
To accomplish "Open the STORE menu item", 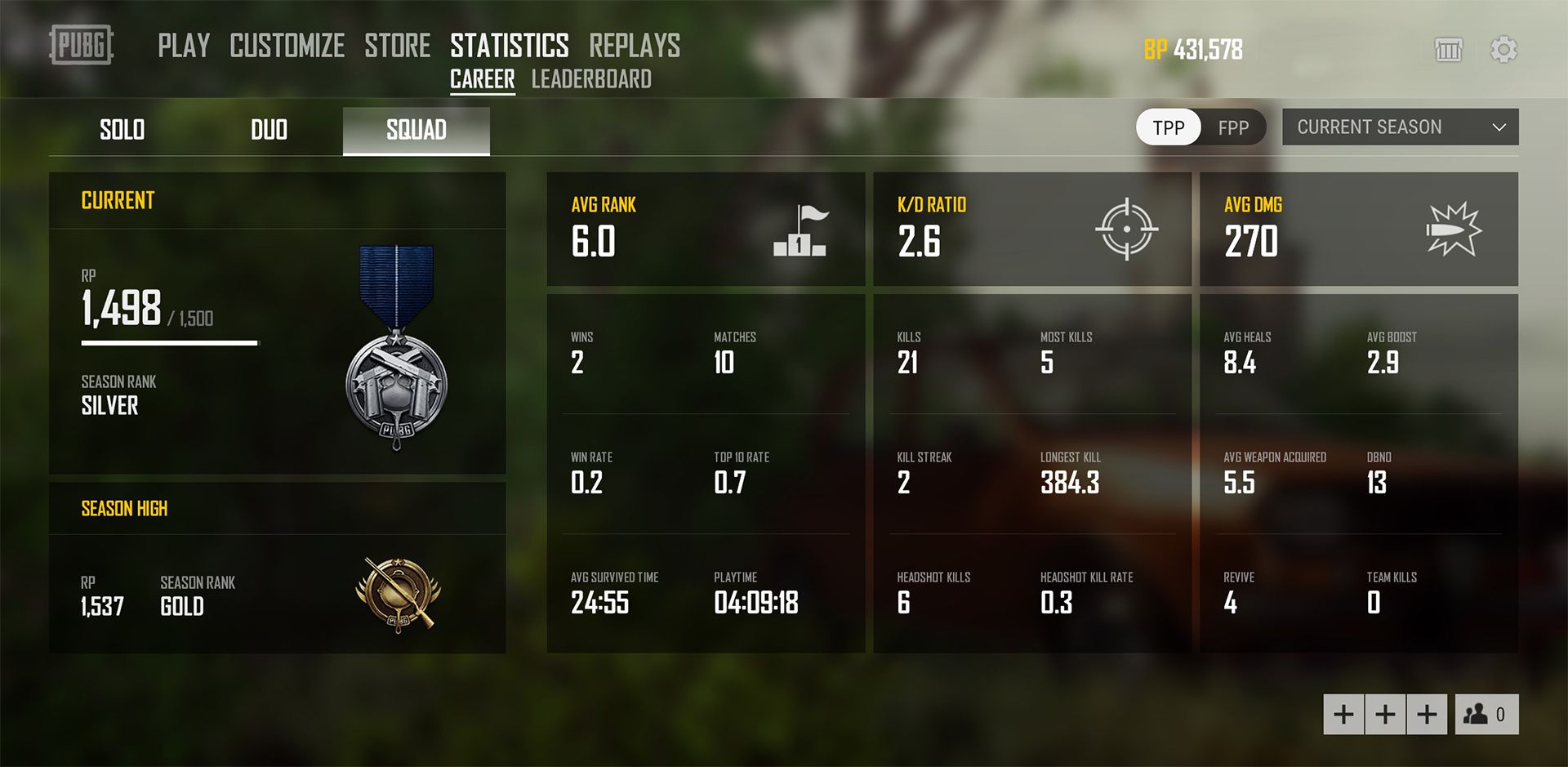I will coord(399,47).
